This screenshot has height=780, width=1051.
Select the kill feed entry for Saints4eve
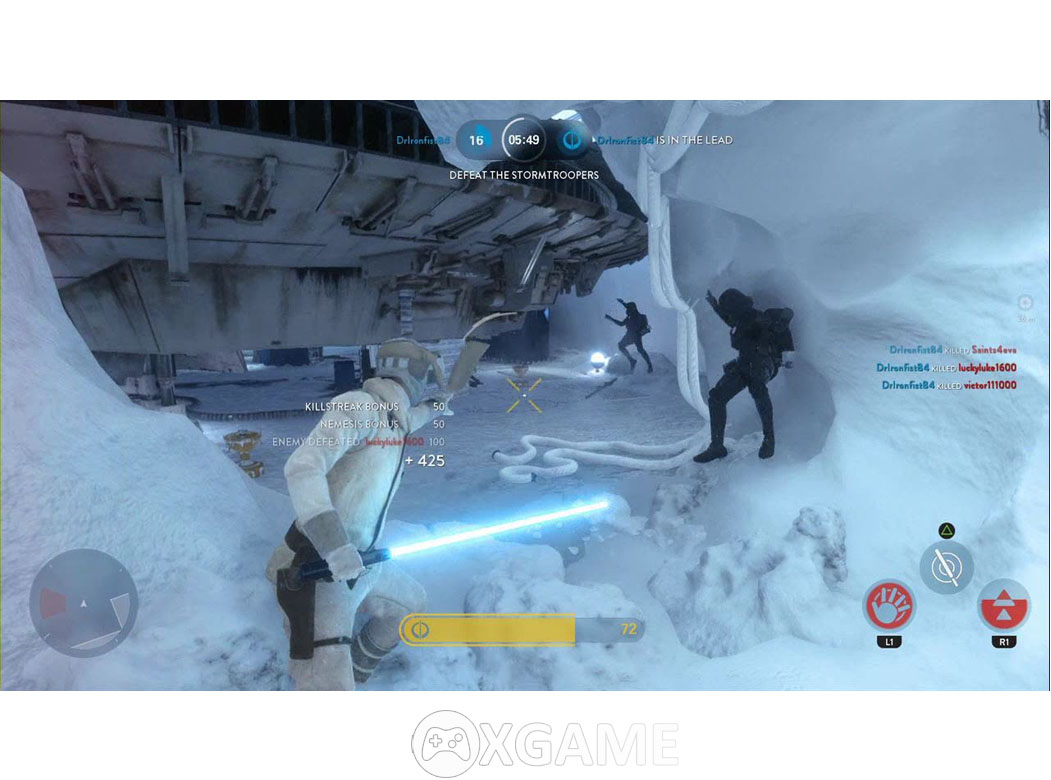tap(952, 350)
